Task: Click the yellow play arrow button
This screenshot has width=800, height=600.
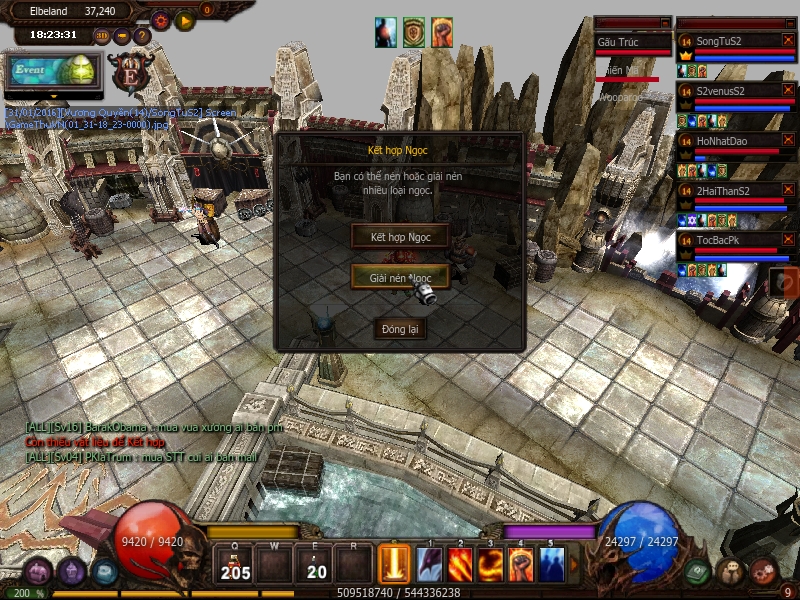Action: [x=185, y=20]
